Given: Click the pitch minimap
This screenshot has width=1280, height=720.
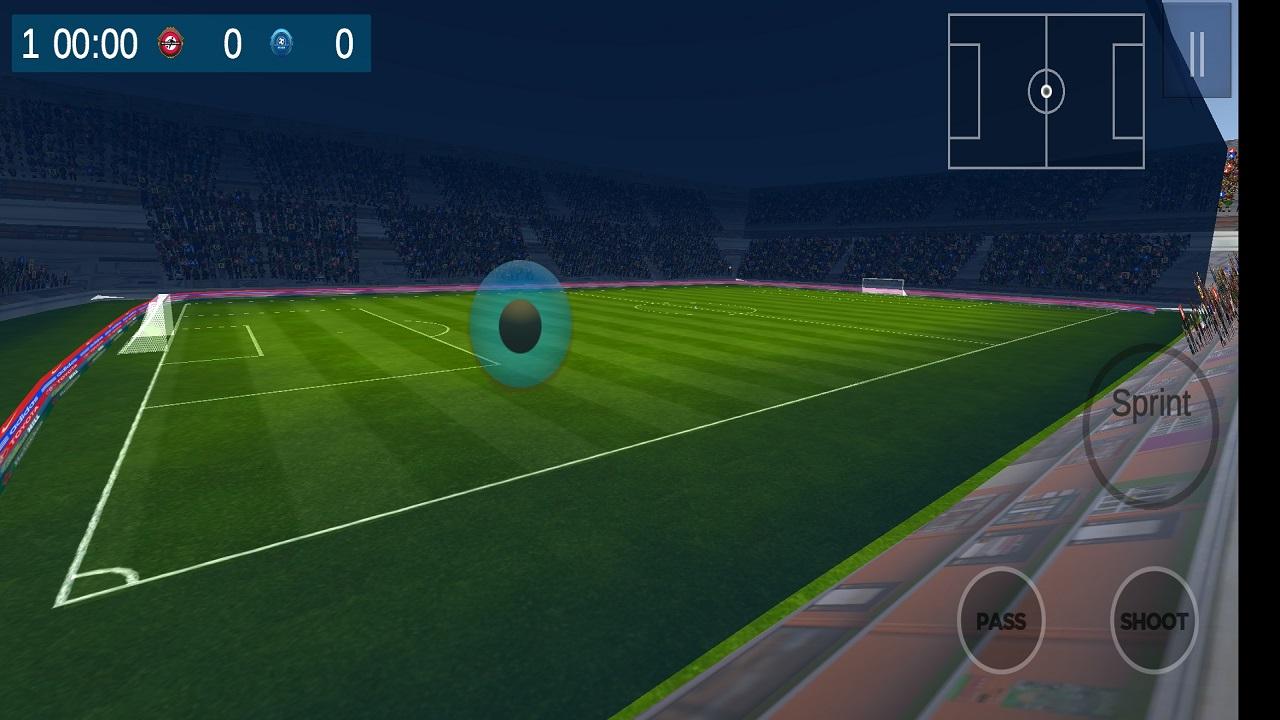Looking at the screenshot, I should (1046, 91).
